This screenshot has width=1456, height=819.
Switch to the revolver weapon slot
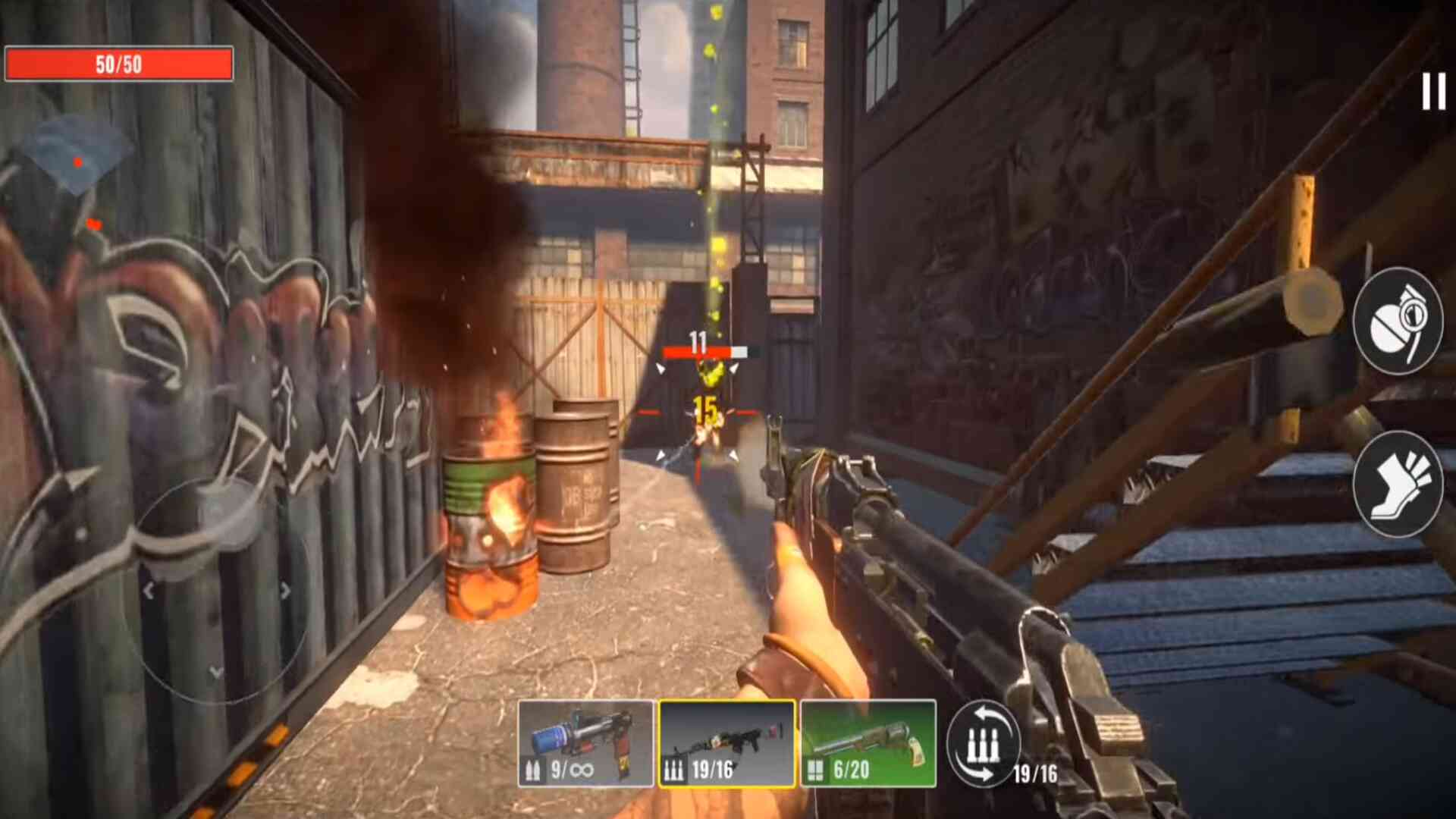point(868,743)
